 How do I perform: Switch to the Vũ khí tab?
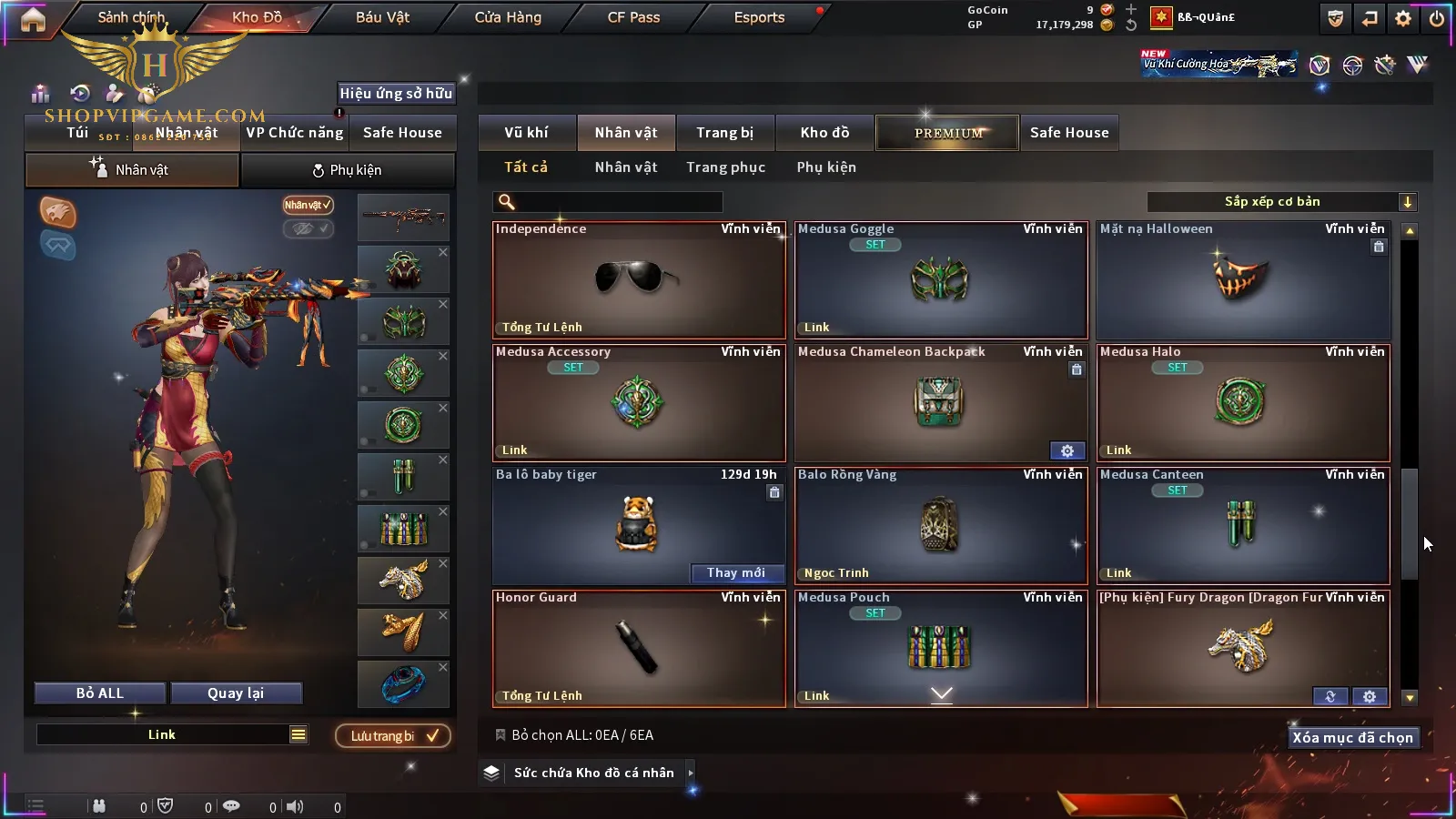pos(526,133)
